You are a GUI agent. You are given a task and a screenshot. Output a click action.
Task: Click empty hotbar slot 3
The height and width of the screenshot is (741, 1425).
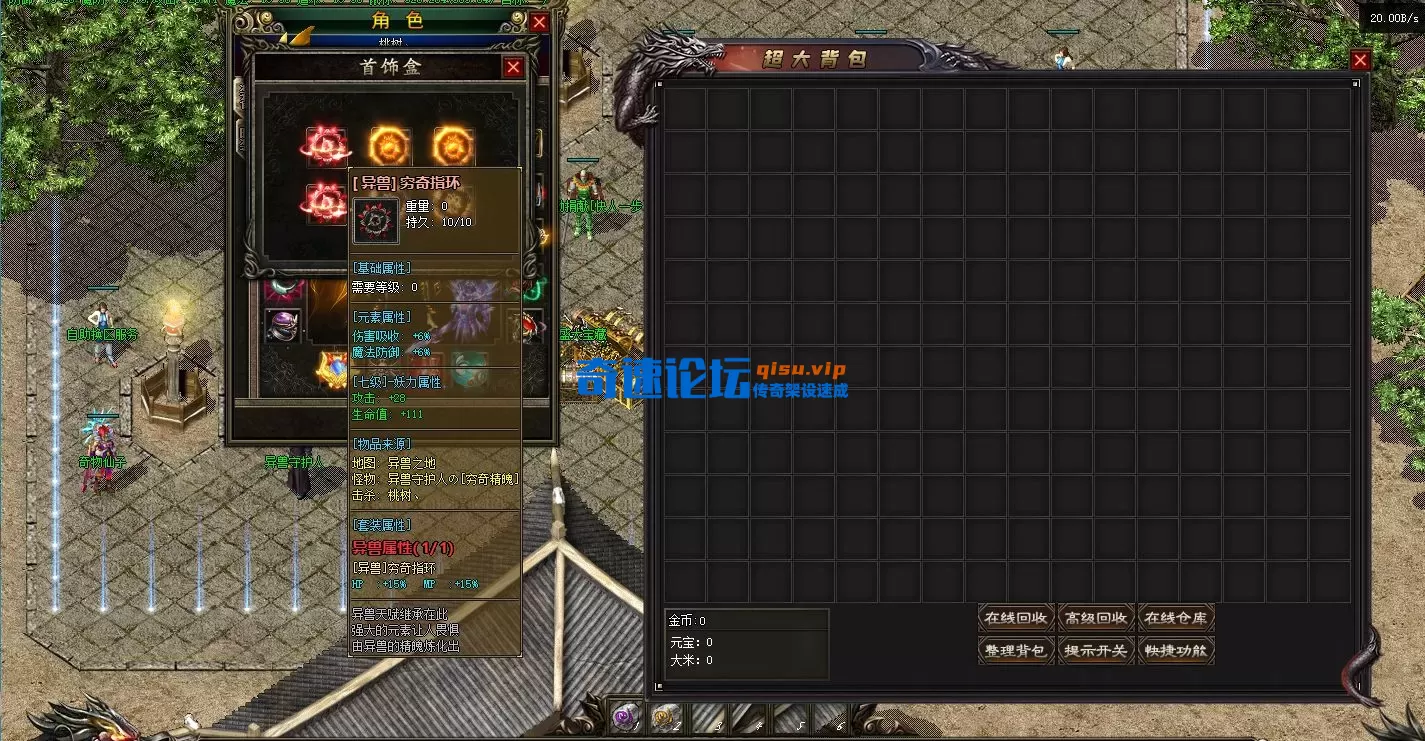point(710,718)
